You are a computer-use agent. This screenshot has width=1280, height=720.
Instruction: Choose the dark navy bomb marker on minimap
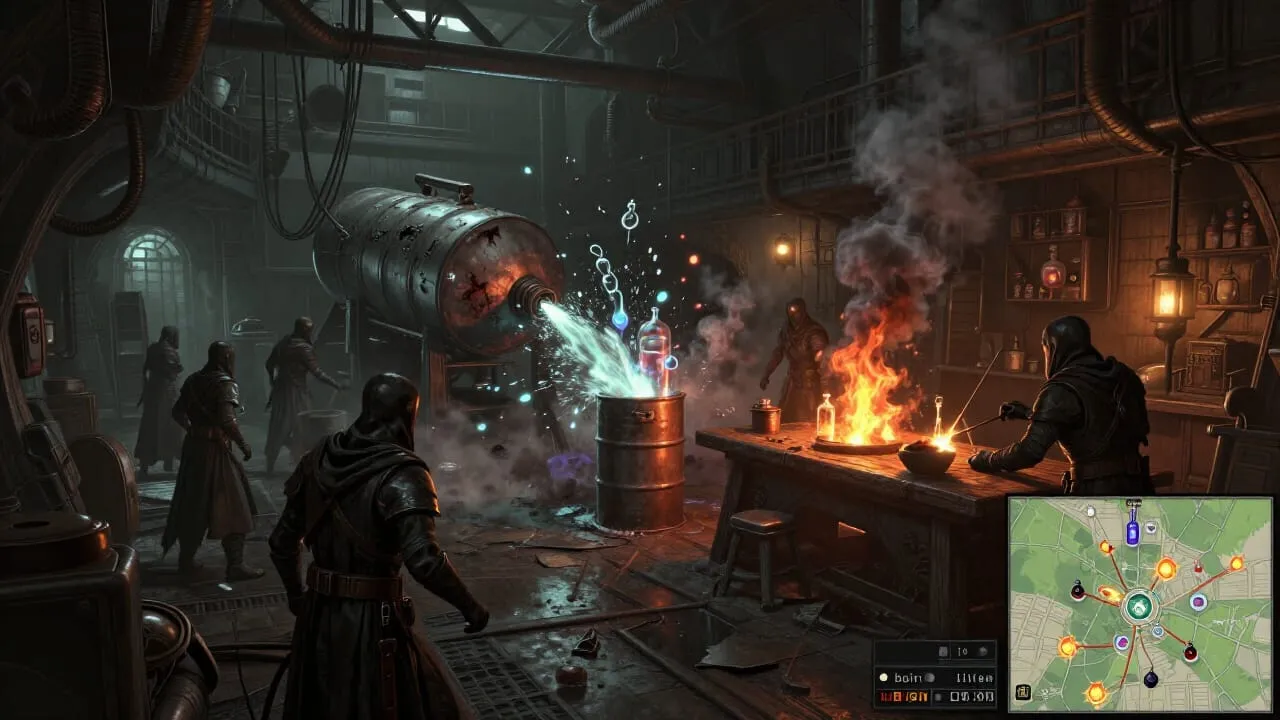(x=1150, y=679)
